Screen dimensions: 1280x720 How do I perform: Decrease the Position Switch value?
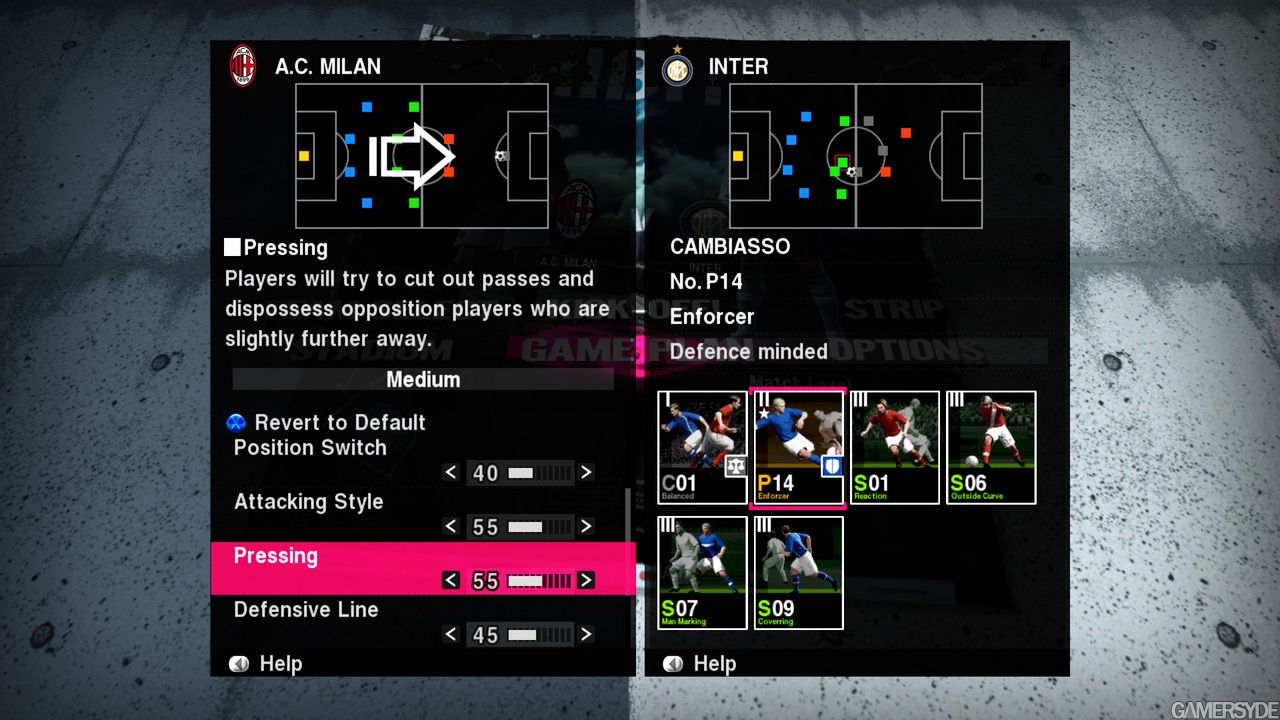(451, 472)
